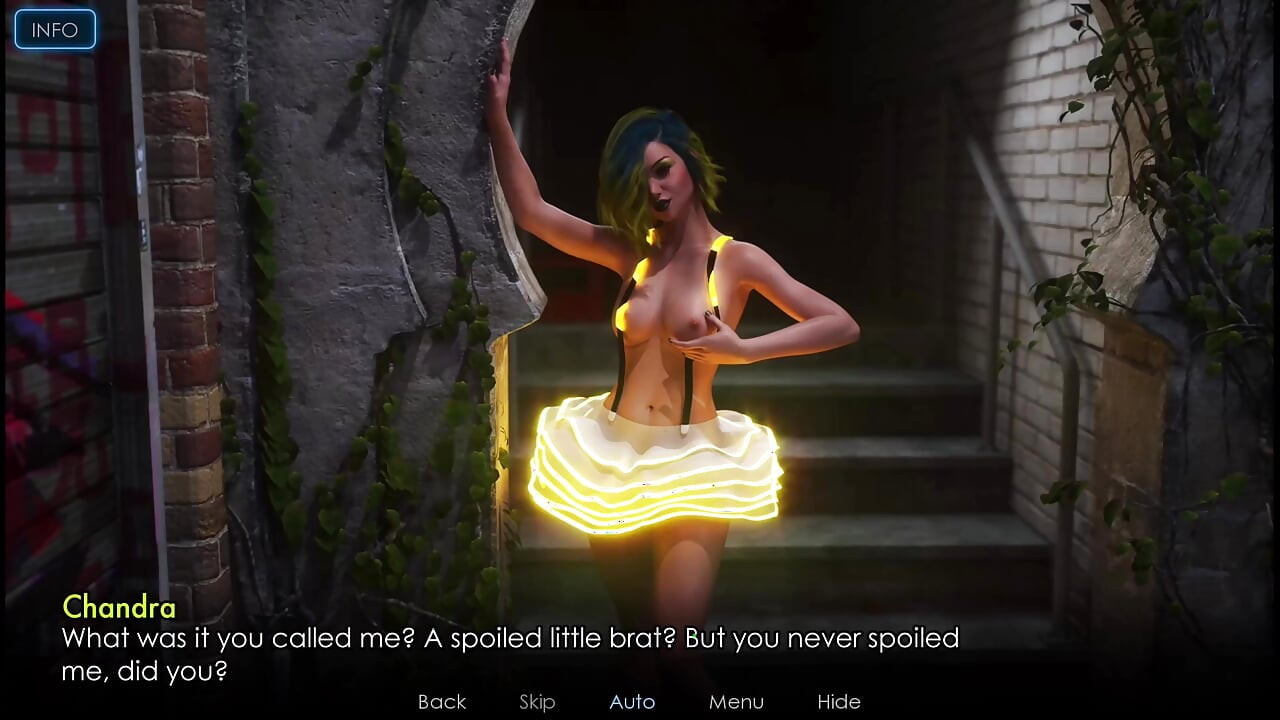The image size is (1280, 720).
Task: Click Hide to view full artwork
Action: coord(840,701)
